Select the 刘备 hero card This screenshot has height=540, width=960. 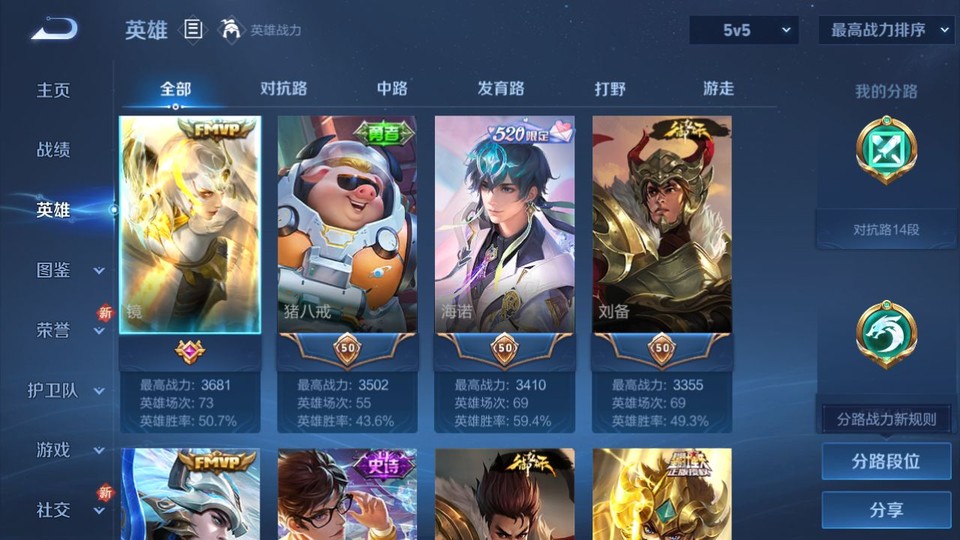coord(662,225)
